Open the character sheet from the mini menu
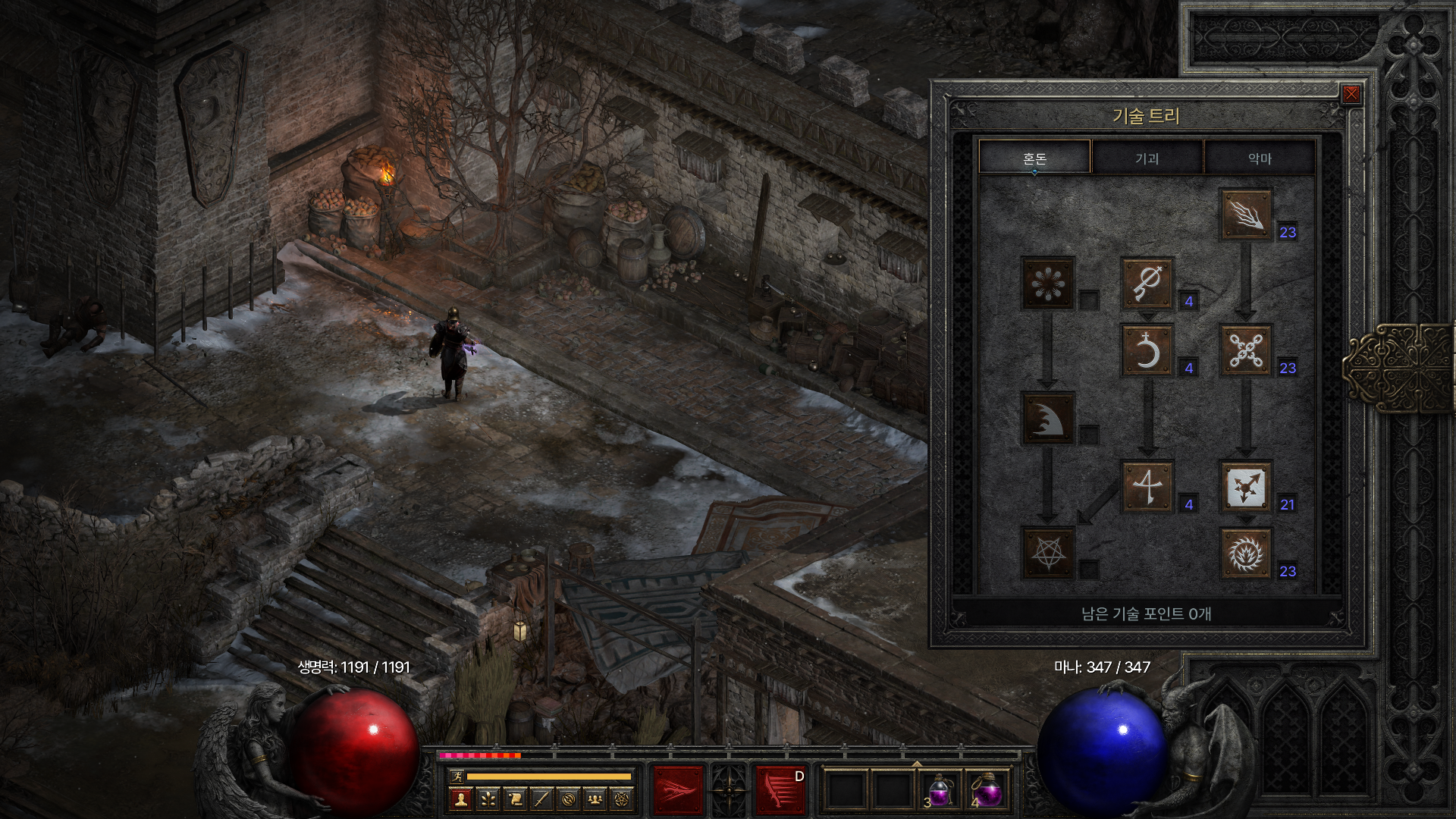Image resolution: width=1456 pixels, height=819 pixels. tap(460, 799)
